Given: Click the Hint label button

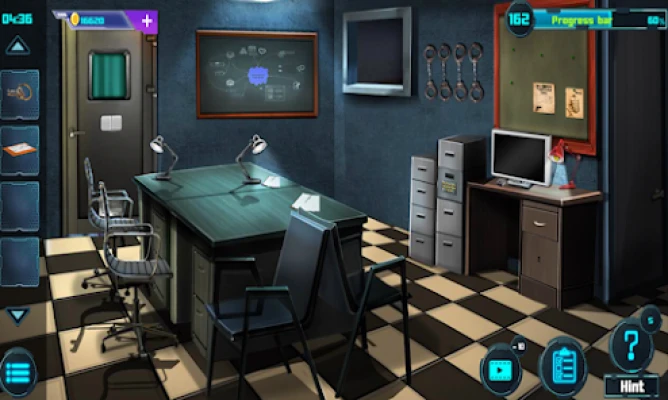Looking at the screenshot, I should [632, 384].
